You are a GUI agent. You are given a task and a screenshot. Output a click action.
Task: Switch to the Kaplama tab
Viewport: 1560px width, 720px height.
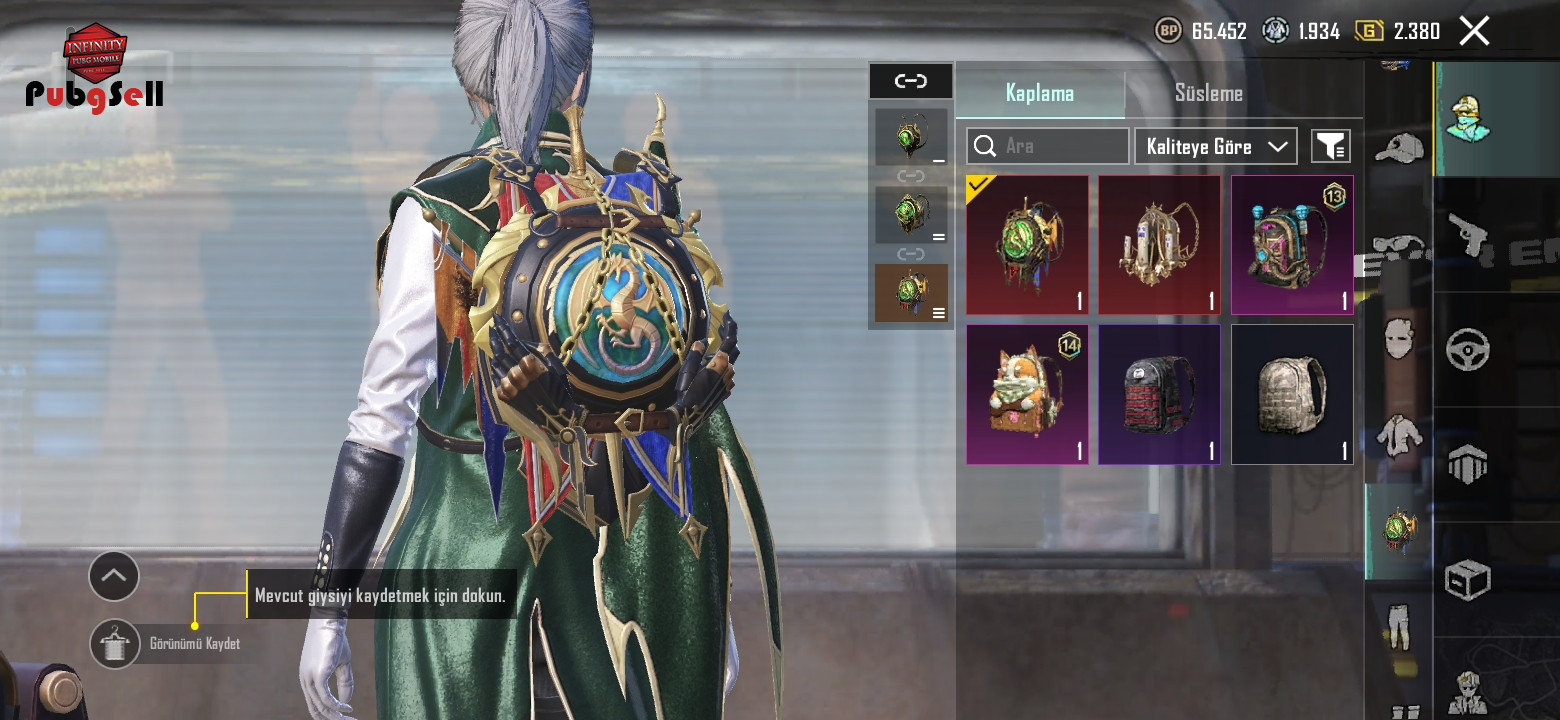pyautogui.click(x=1040, y=93)
